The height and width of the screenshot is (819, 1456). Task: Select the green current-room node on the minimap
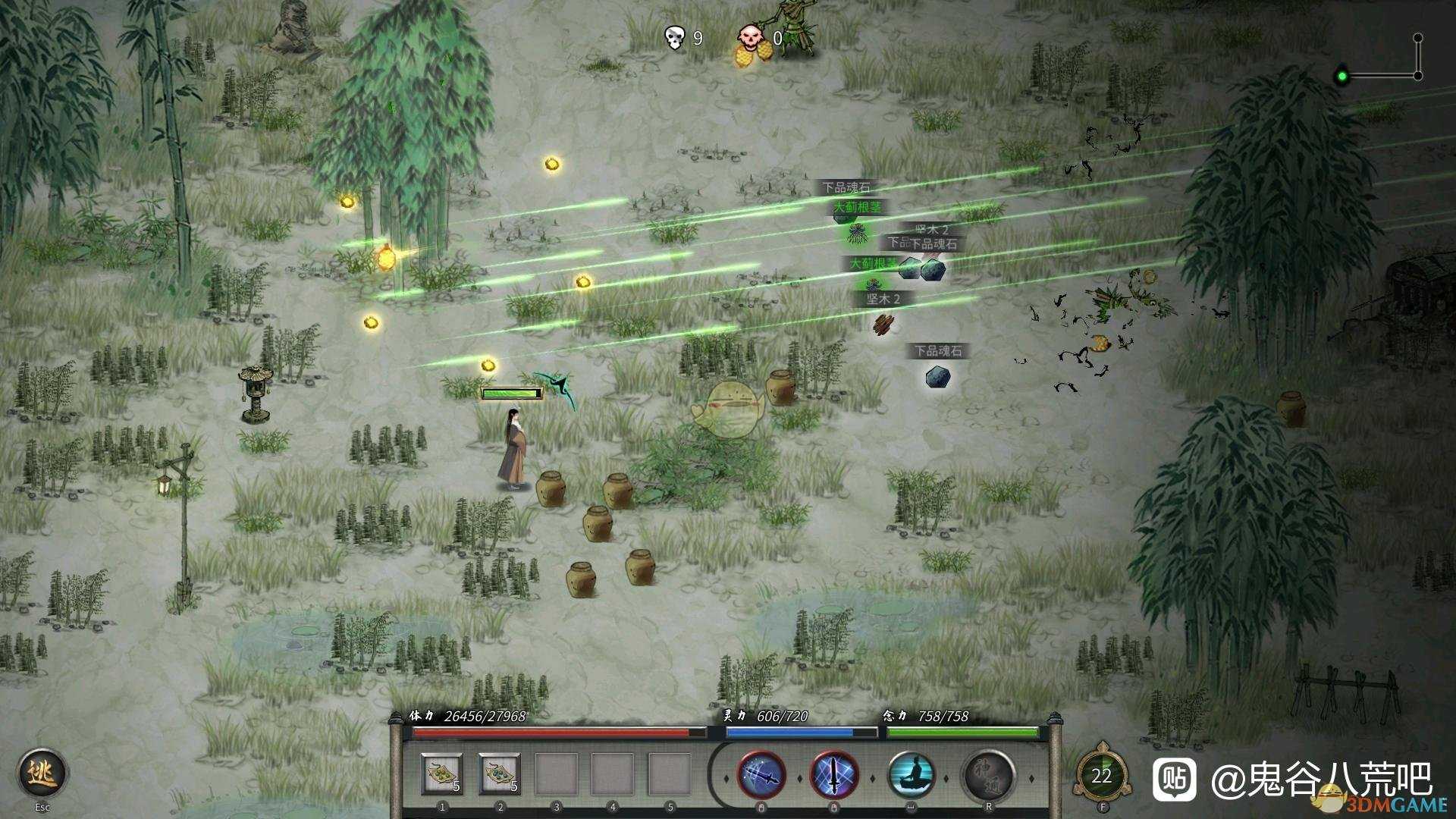coord(1342,76)
